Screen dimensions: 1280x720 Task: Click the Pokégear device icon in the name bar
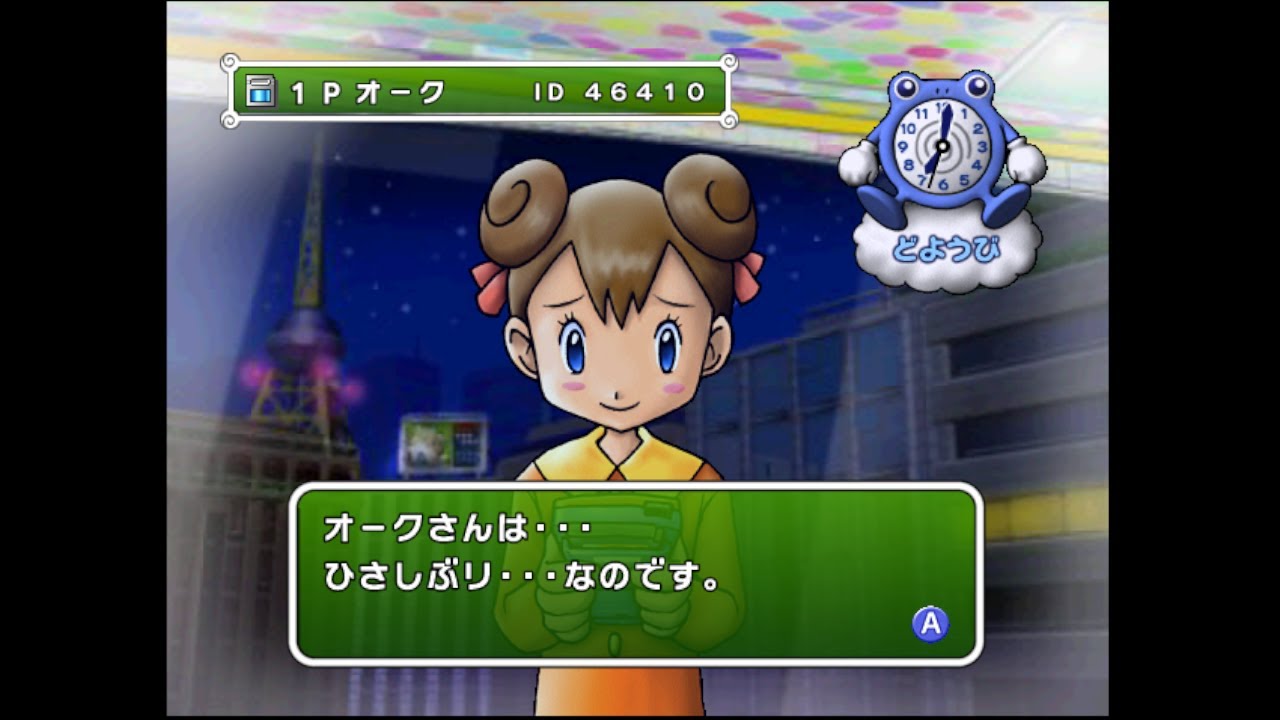[x=258, y=93]
